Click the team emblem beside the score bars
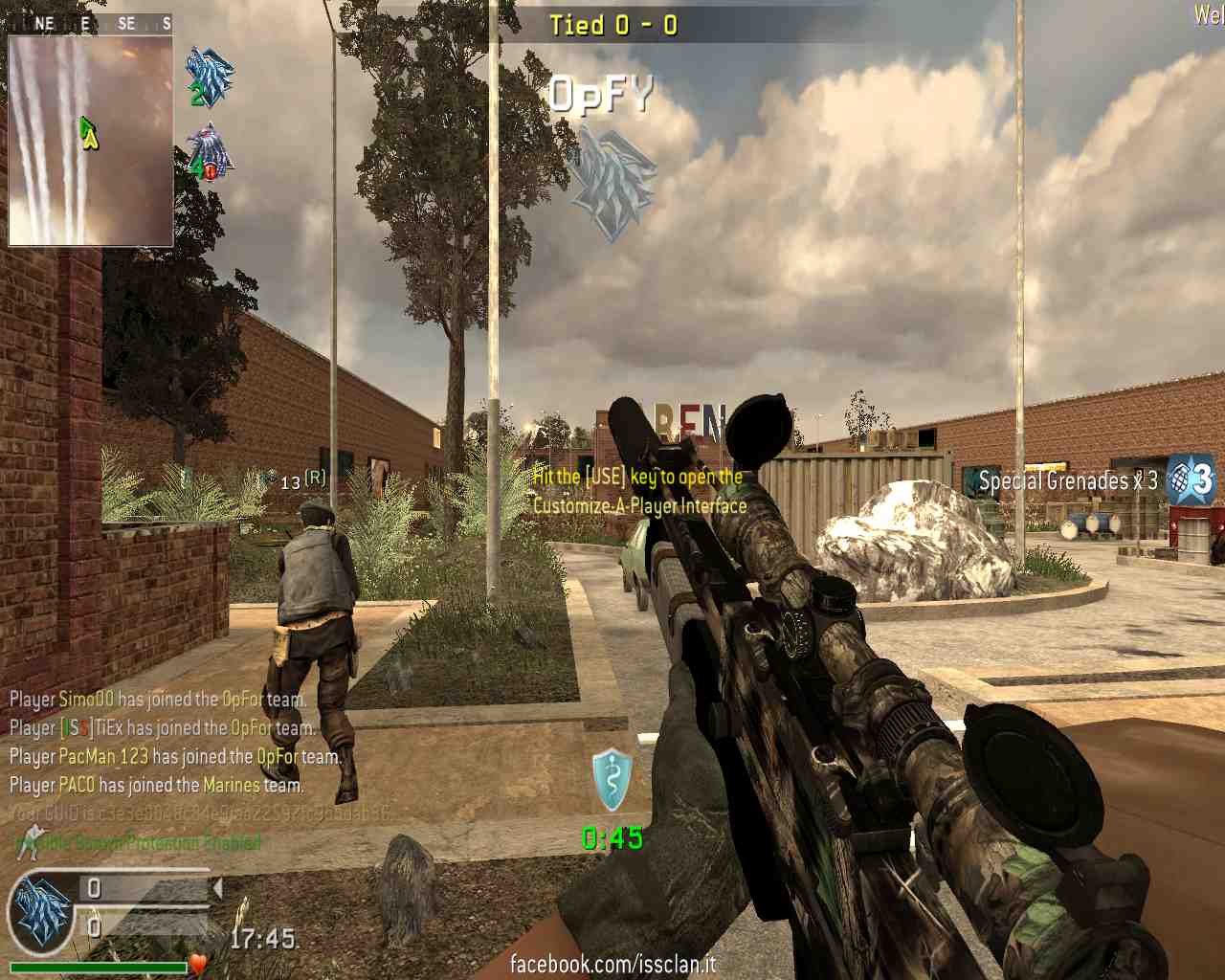Screen dimensions: 1225x980 coord(40,913)
